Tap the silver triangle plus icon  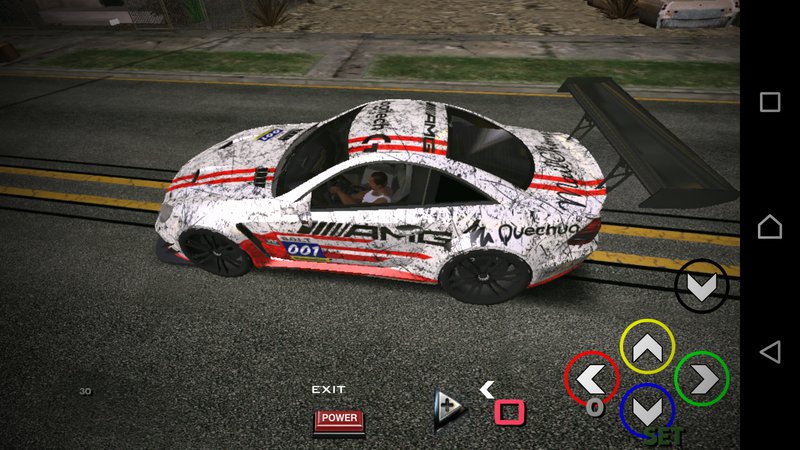tap(448, 409)
